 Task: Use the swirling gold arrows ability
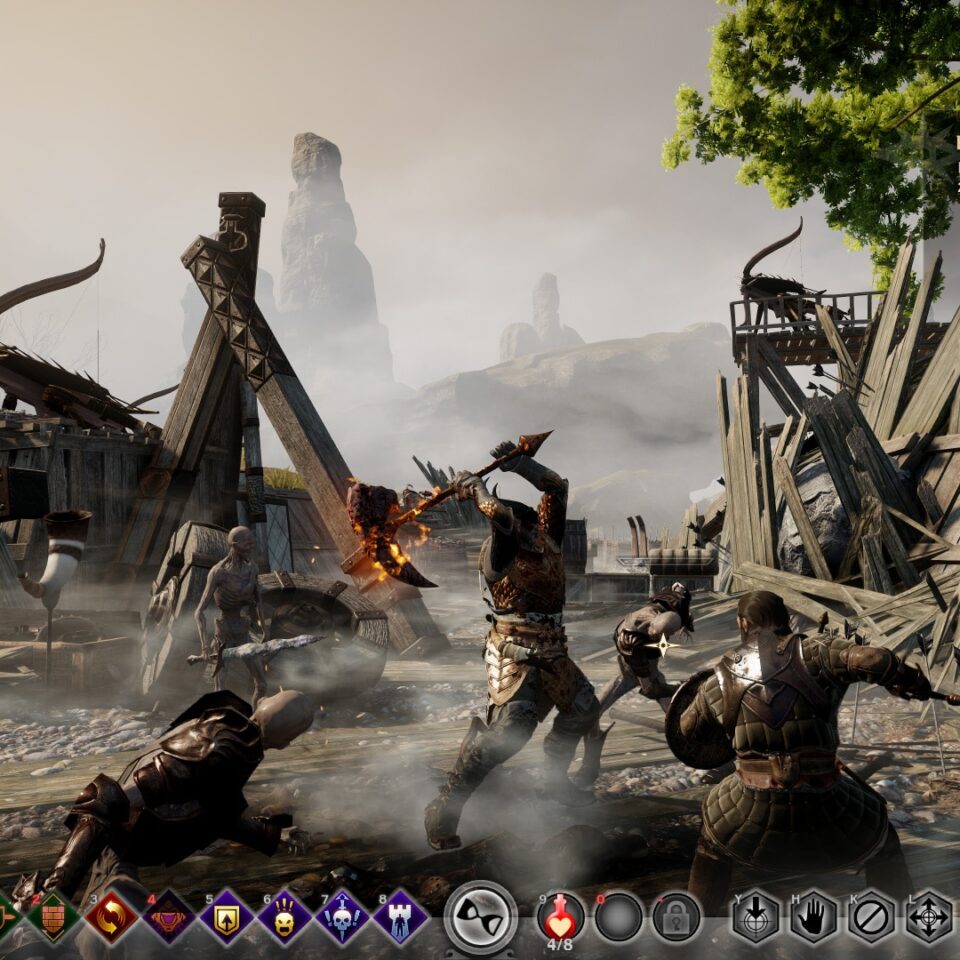coord(111,916)
